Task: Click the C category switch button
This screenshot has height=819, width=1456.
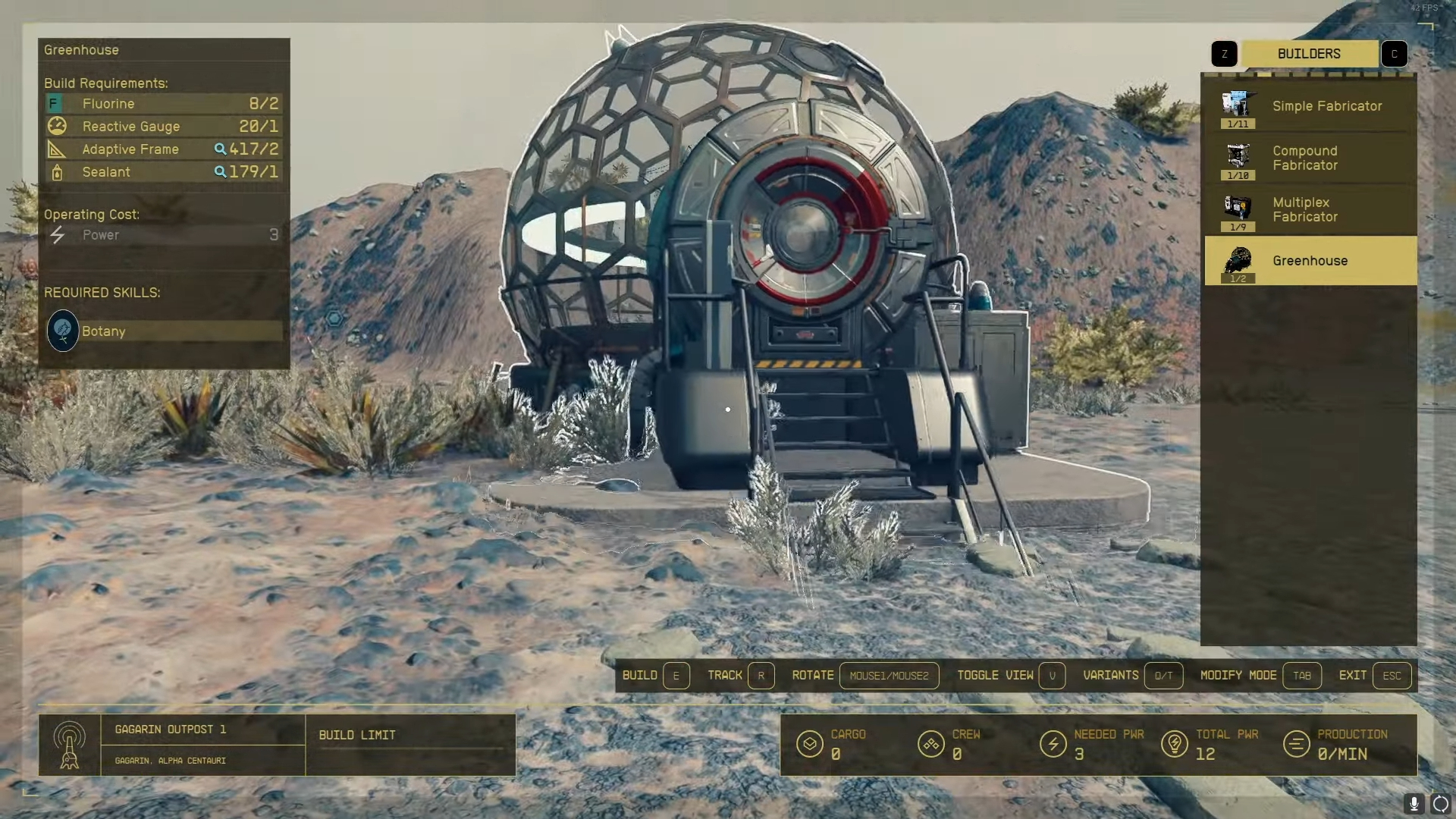Action: [x=1394, y=53]
